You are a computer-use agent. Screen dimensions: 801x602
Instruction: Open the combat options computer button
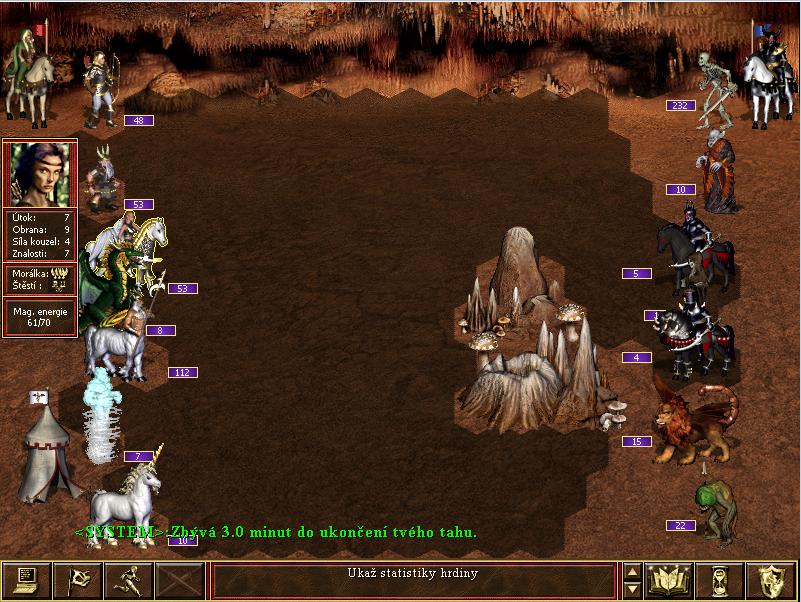pyautogui.click(x=26, y=580)
